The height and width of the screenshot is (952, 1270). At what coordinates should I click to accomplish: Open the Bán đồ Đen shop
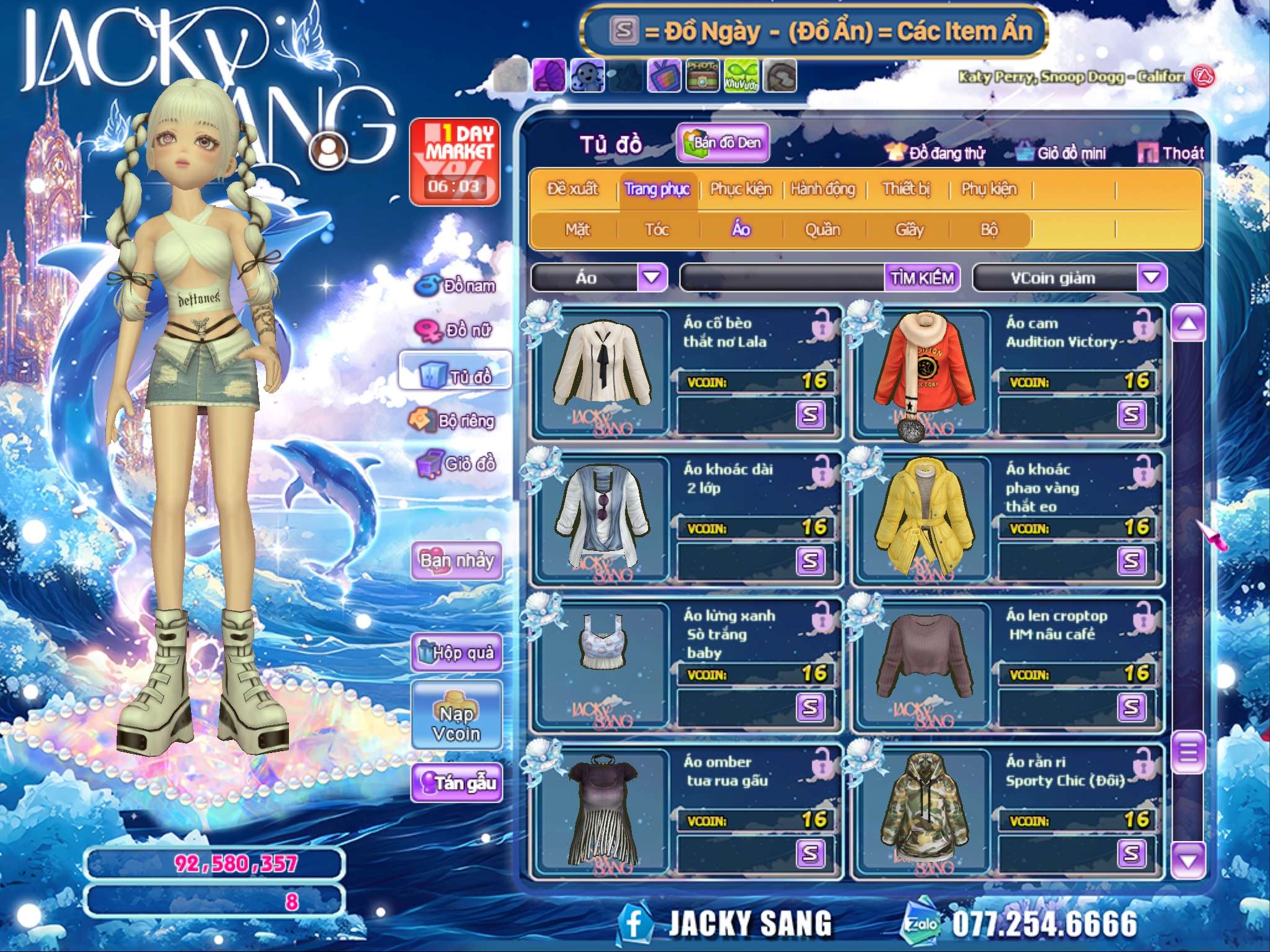click(722, 143)
